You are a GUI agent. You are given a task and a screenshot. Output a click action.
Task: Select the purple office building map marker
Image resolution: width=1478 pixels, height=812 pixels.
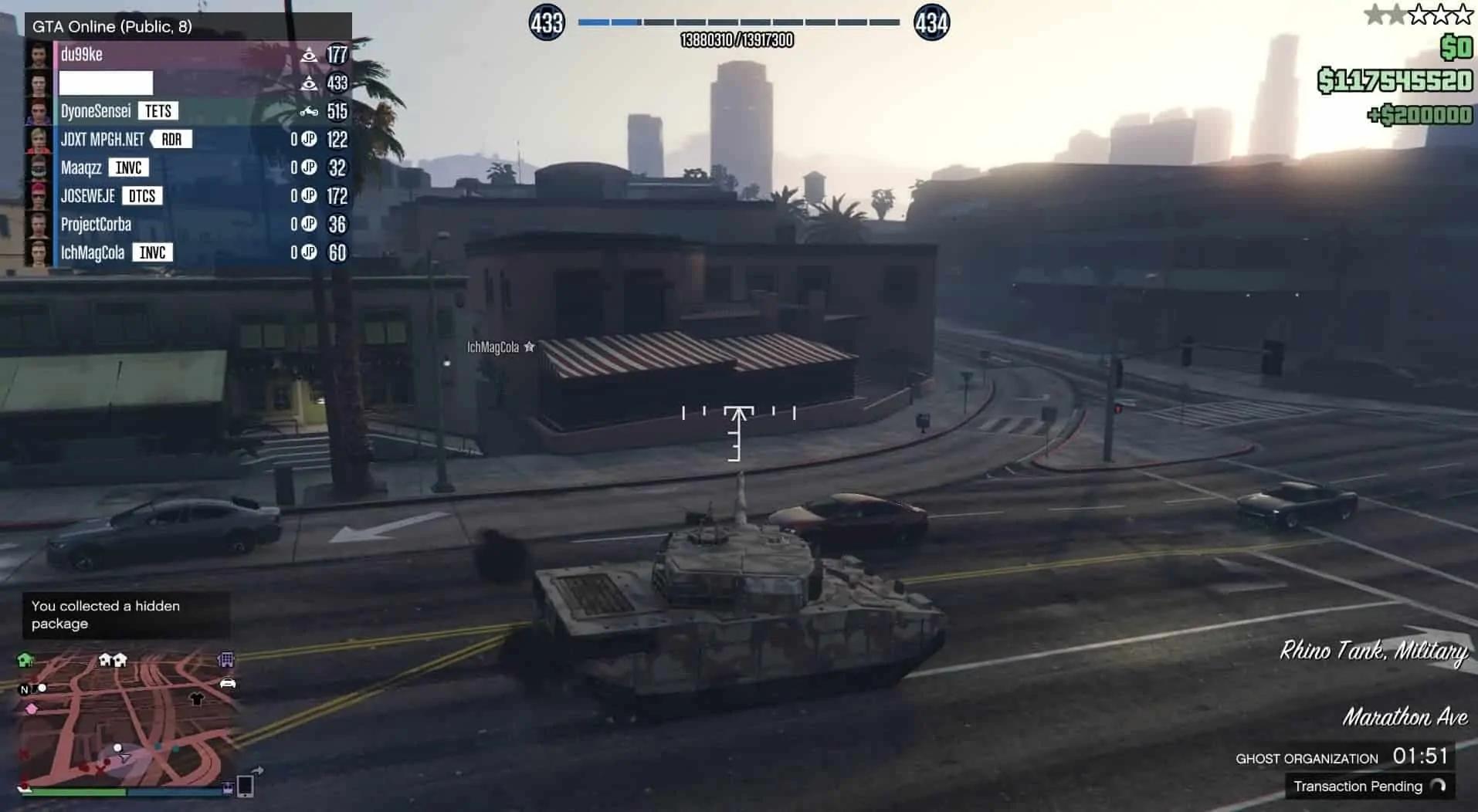(226, 659)
